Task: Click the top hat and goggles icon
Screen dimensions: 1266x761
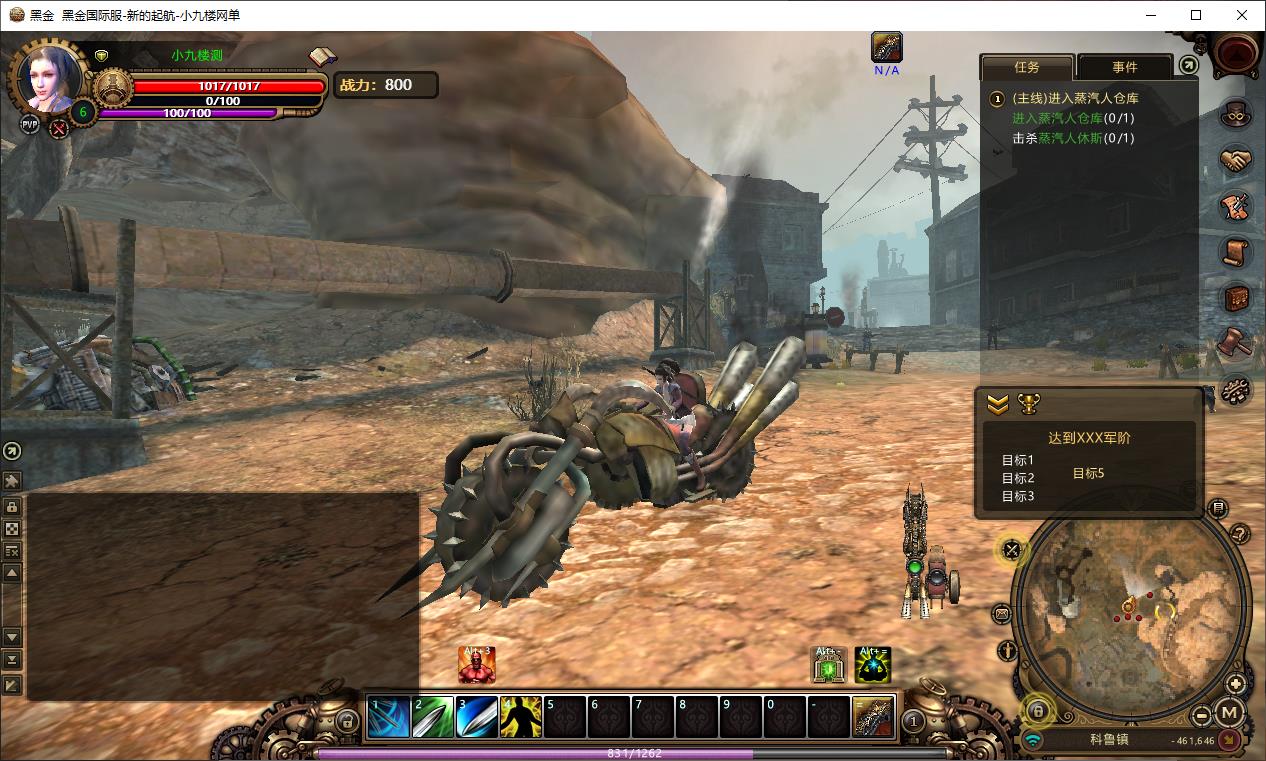Action: 1237,114
